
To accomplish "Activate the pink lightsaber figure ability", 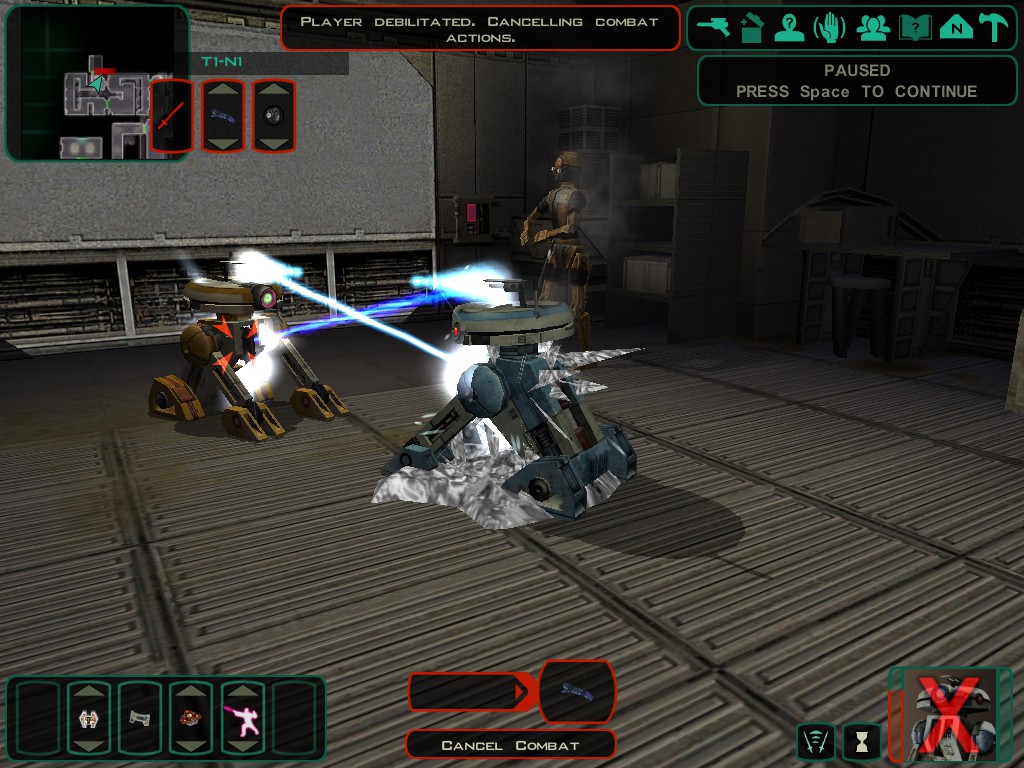I will pos(242,718).
